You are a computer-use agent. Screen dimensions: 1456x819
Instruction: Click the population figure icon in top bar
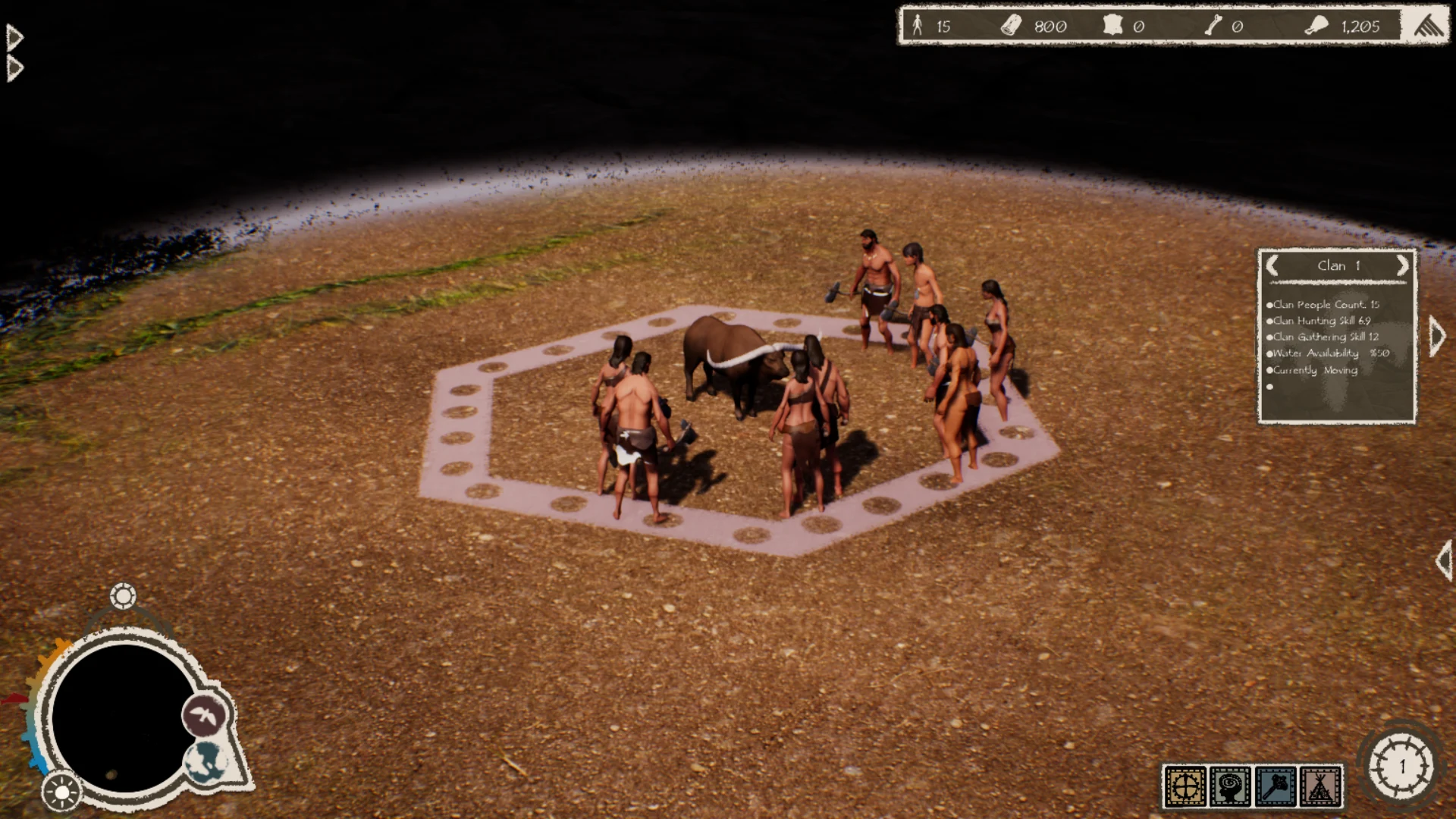click(x=918, y=26)
